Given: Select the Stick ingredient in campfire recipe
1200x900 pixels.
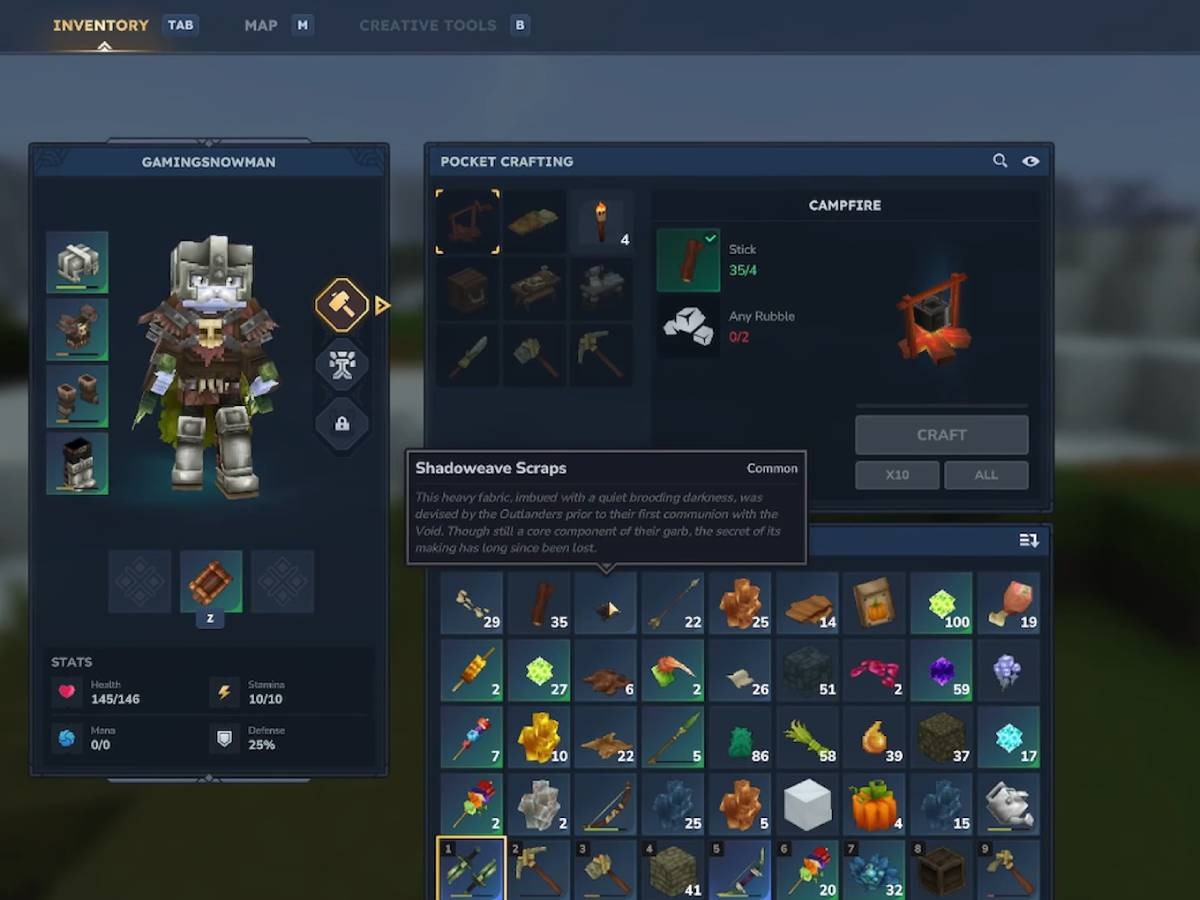Looking at the screenshot, I should pos(688,260).
